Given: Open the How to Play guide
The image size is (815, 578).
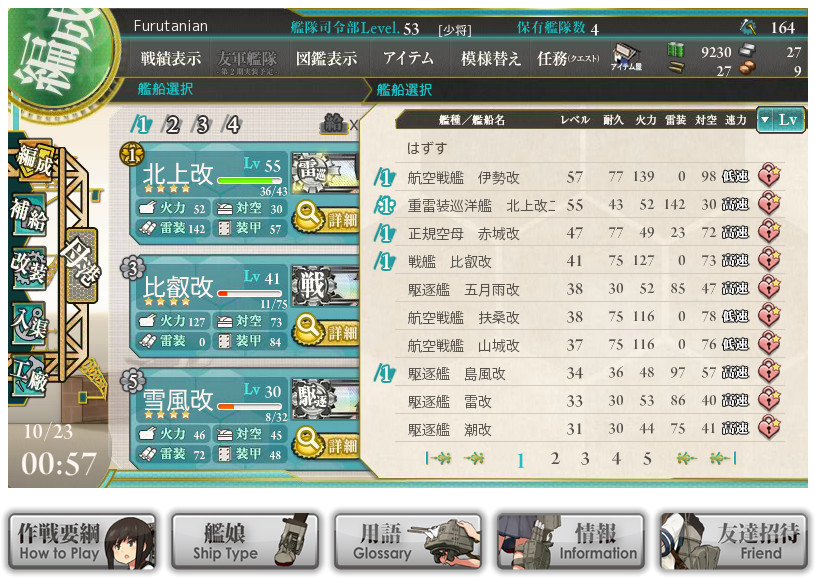Looking at the screenshot, I should click(83, 542).
